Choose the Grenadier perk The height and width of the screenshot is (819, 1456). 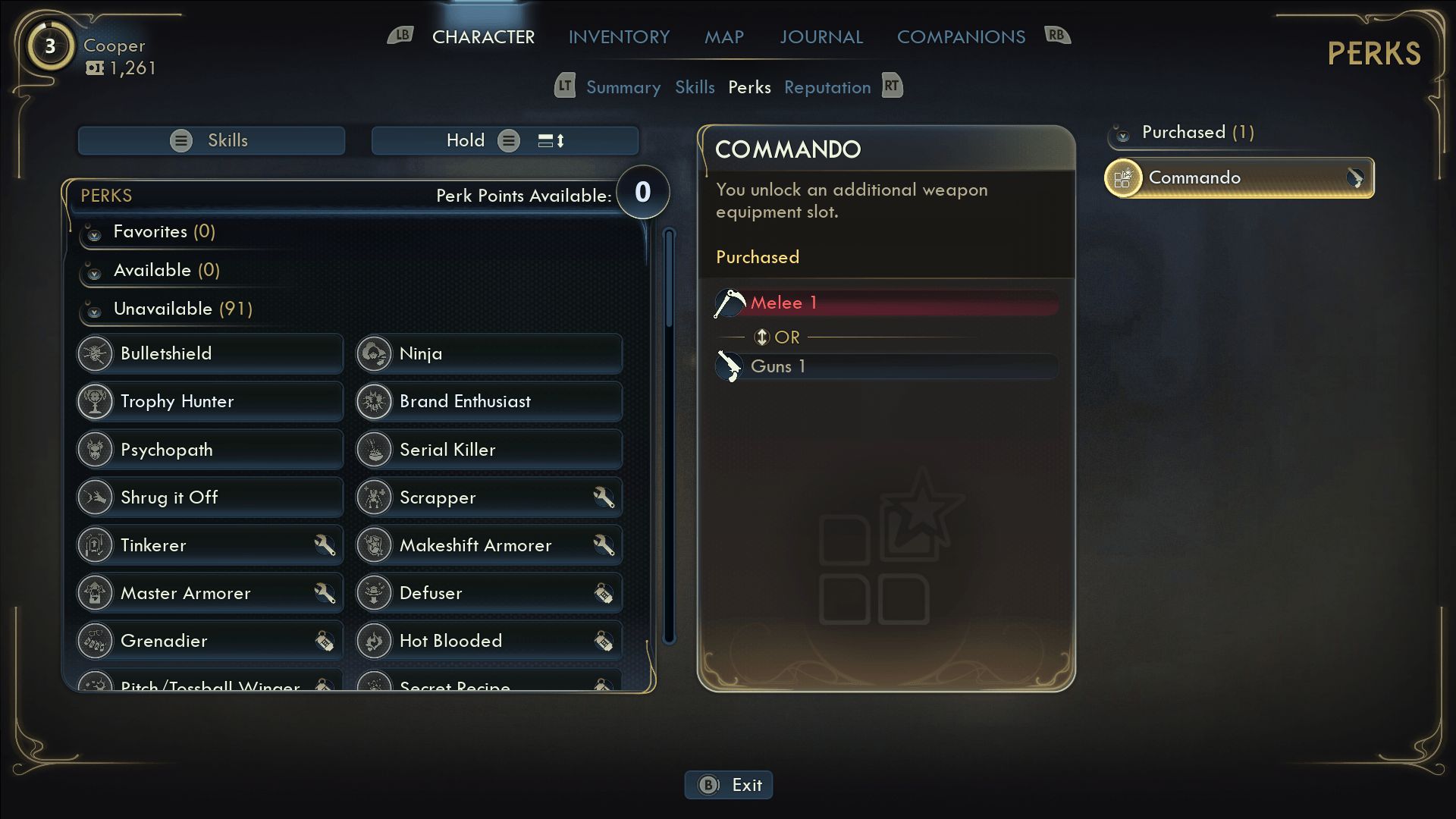[210, 641]
